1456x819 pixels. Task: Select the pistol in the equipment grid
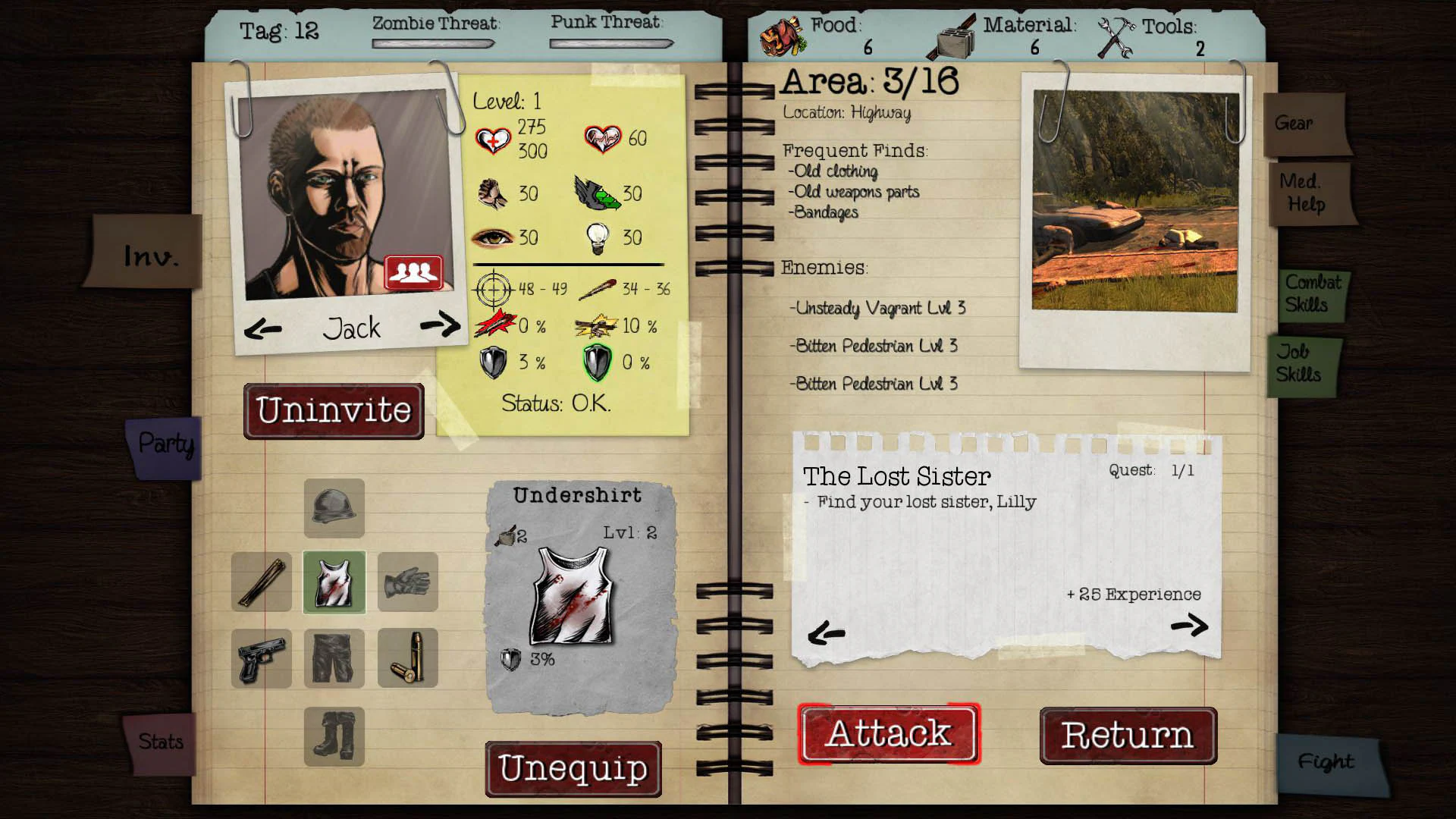click(261, 658)
